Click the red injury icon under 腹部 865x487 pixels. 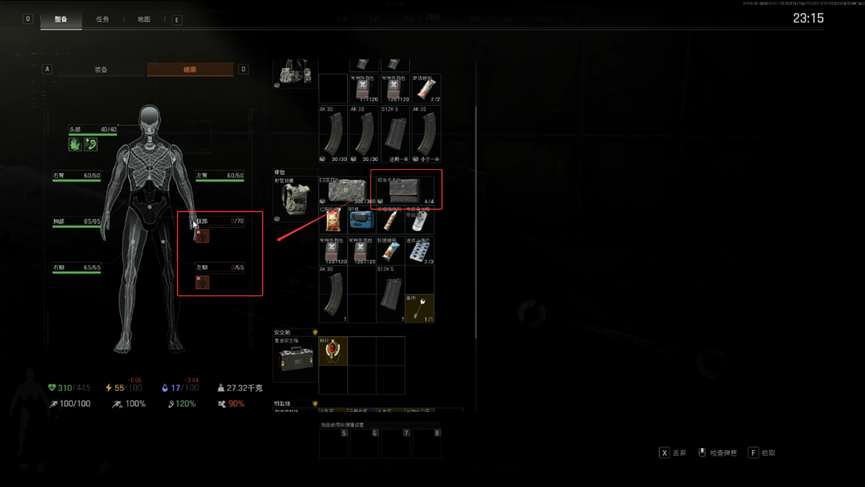coord(202,236)
